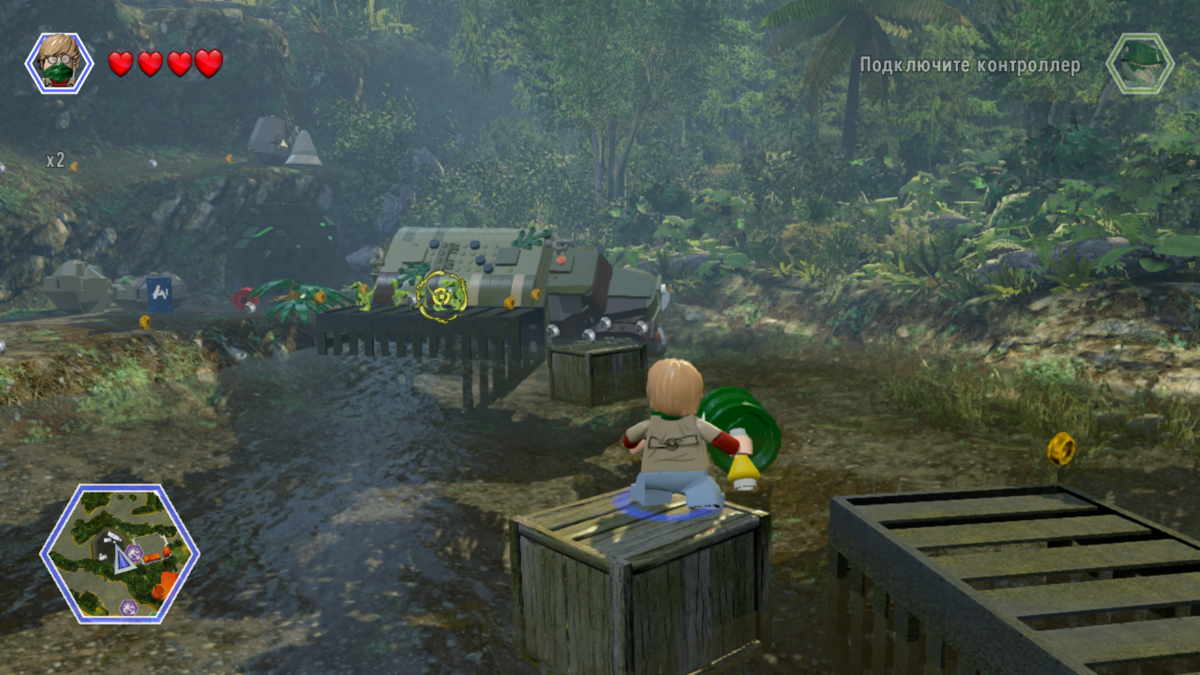Select the player one character portrait
Image resolution: width=1200 pixels, height=675 pixels.
[x=59, y=63]
